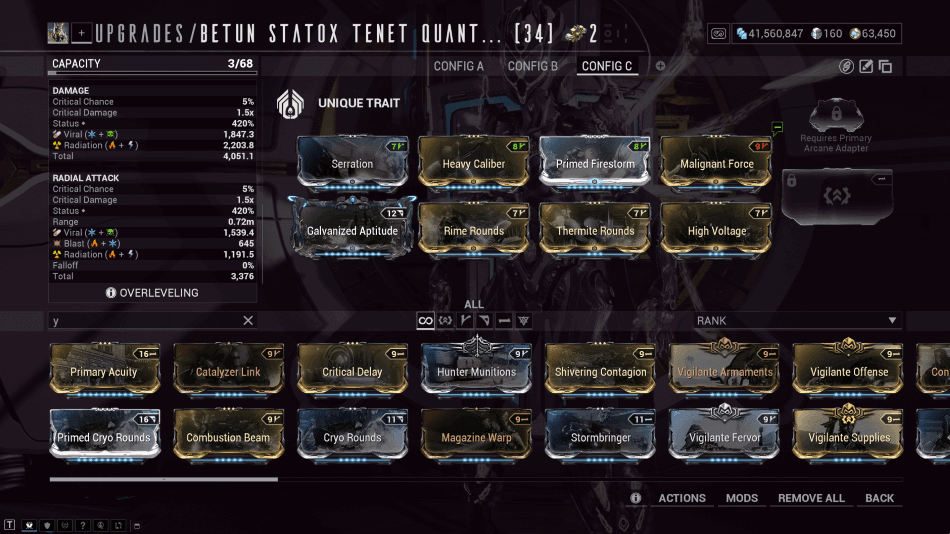The image size is (950, 534).
Task: Pick the Primed Cryo Rounds mod
Action: [x=104, y=435]
